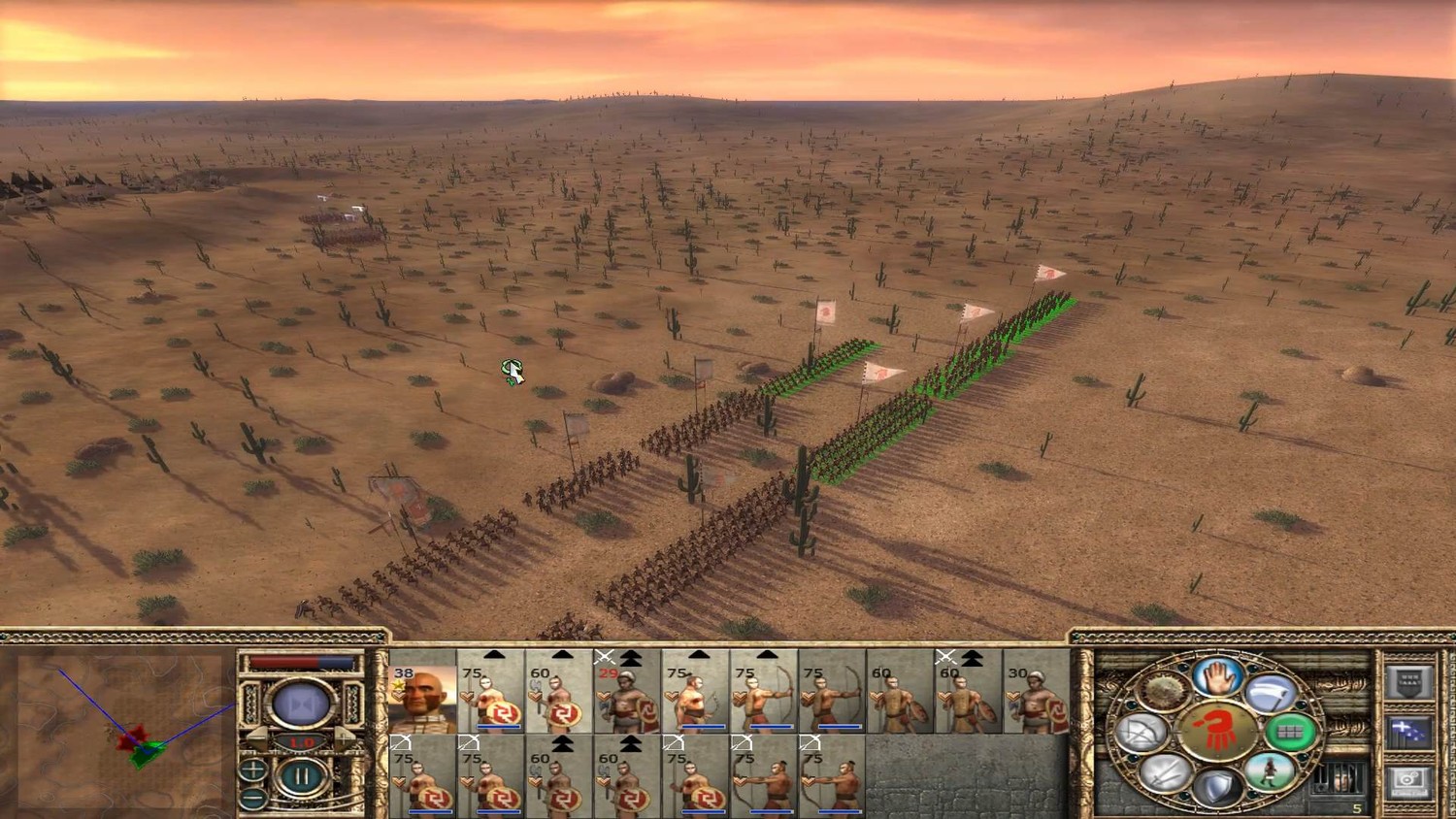The width and height of the screenshot is (1456, 819).
Task: Open the green group formations button
Action: (1289, 733)
